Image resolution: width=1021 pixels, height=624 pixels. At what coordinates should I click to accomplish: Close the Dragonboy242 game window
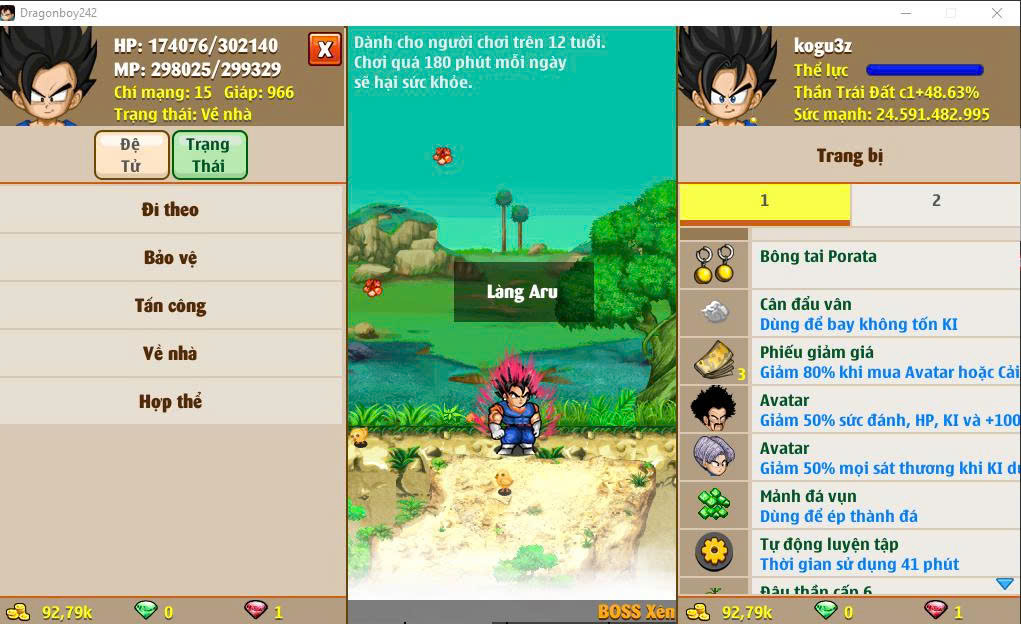pyautogui.click(x=997, y=13)
